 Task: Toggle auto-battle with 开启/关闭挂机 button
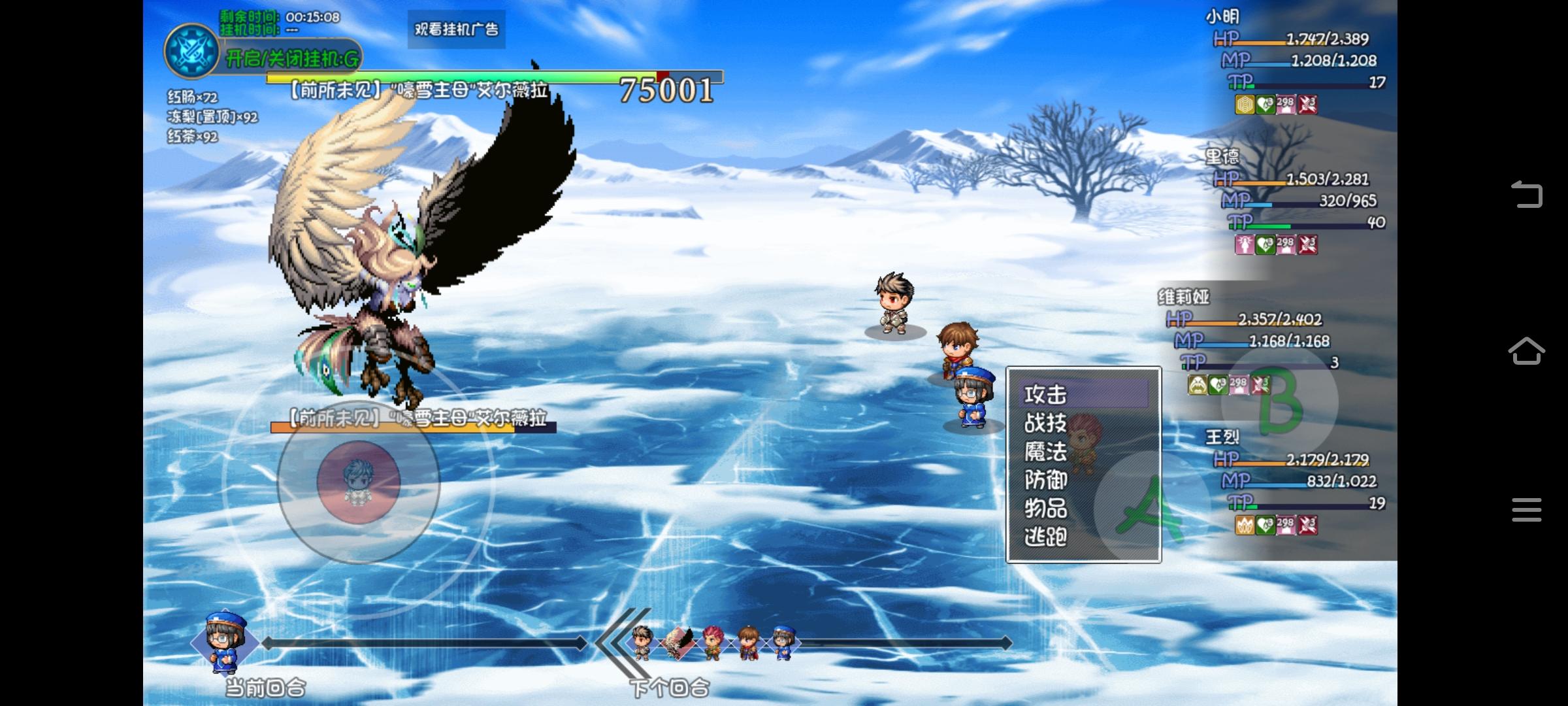point(292,59)
